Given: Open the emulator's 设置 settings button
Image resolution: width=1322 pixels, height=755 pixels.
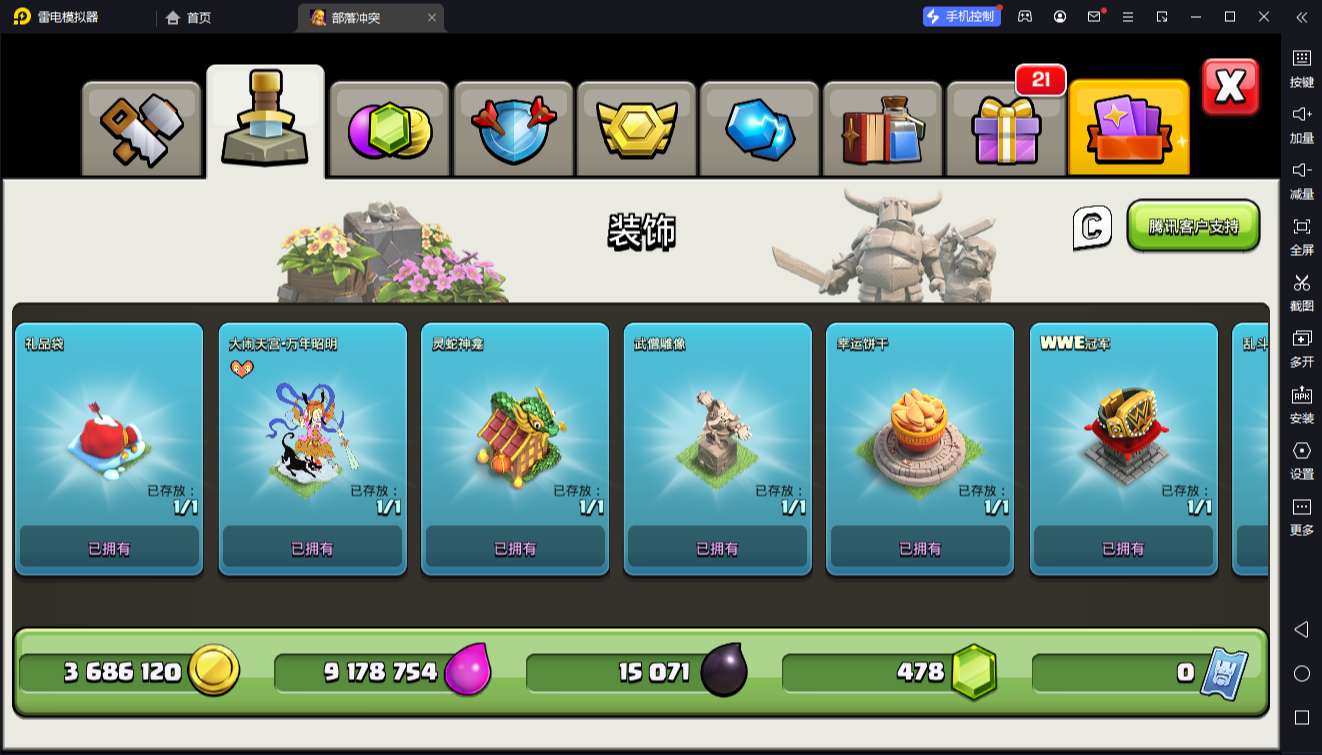Looking at the screenshot, I should pyautogui.click(x=1301, y=459).
